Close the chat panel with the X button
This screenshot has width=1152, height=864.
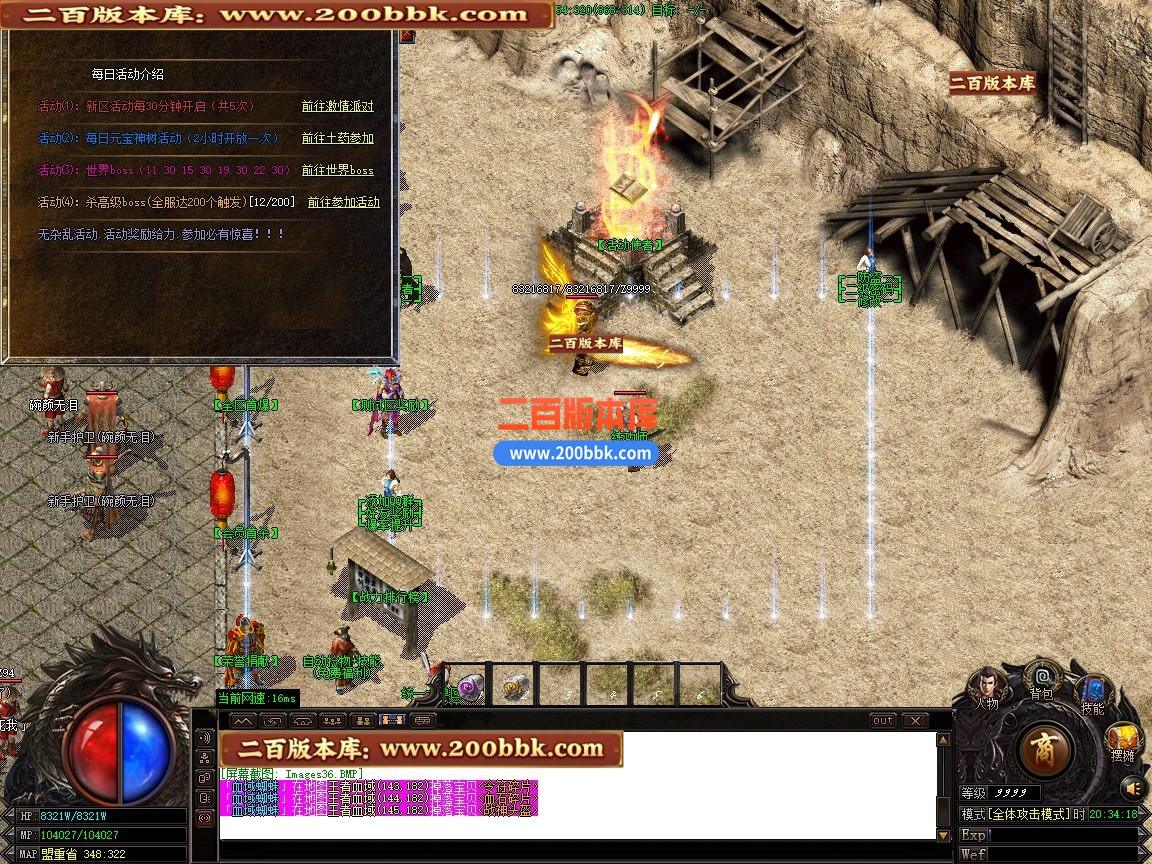tap(914, 720)
